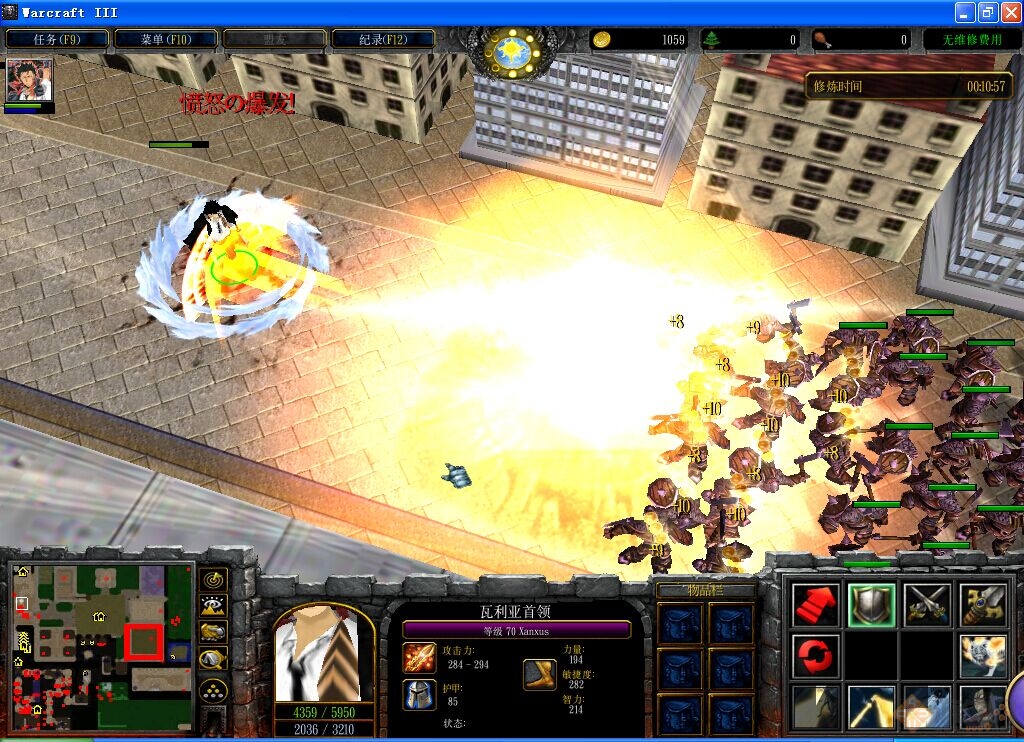Close the Warcraft III window
The image size is (1024, 742).
[1009, 12]
